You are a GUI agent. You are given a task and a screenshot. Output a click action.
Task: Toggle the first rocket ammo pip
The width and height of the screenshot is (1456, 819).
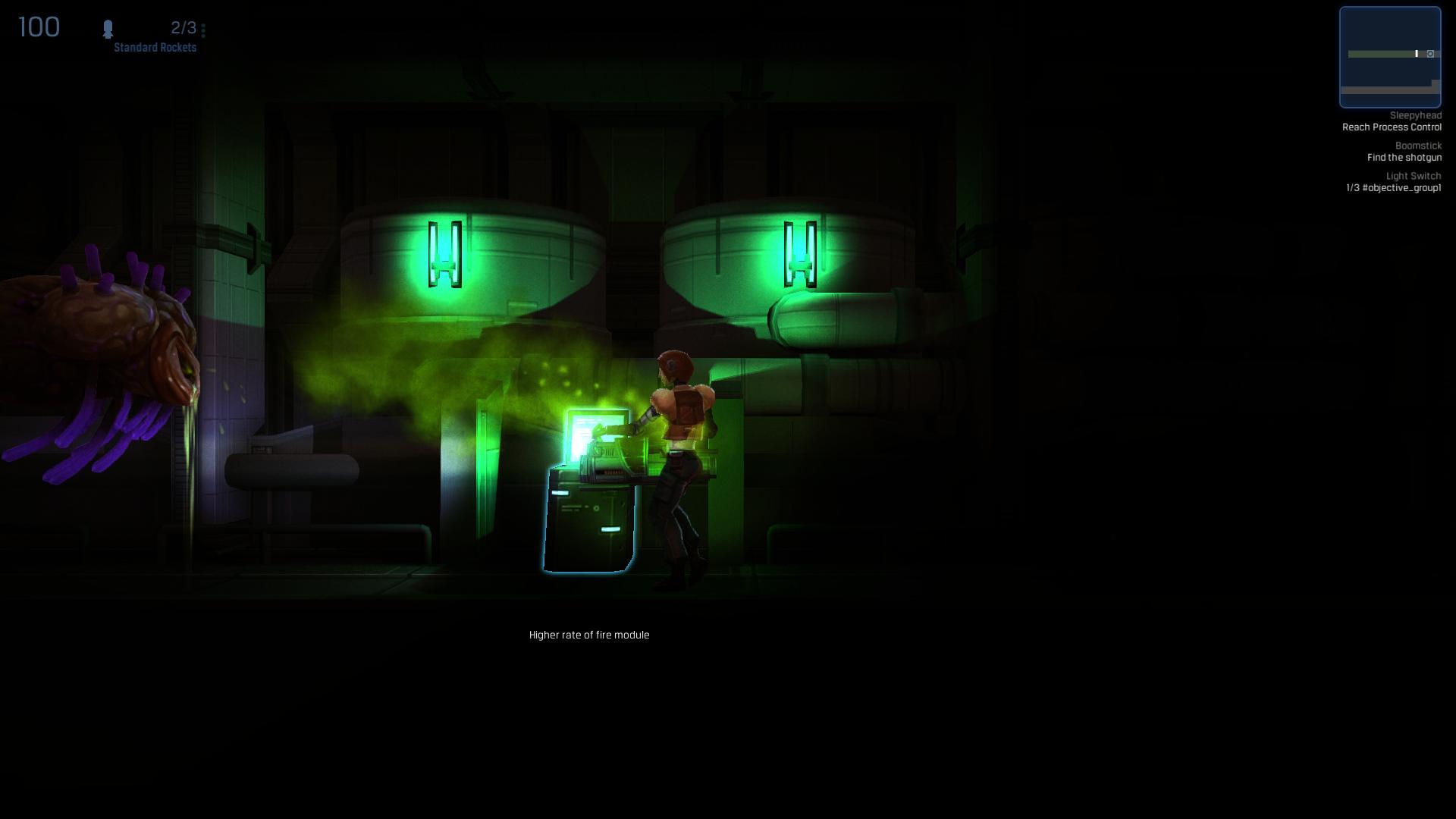pos(203,25)
